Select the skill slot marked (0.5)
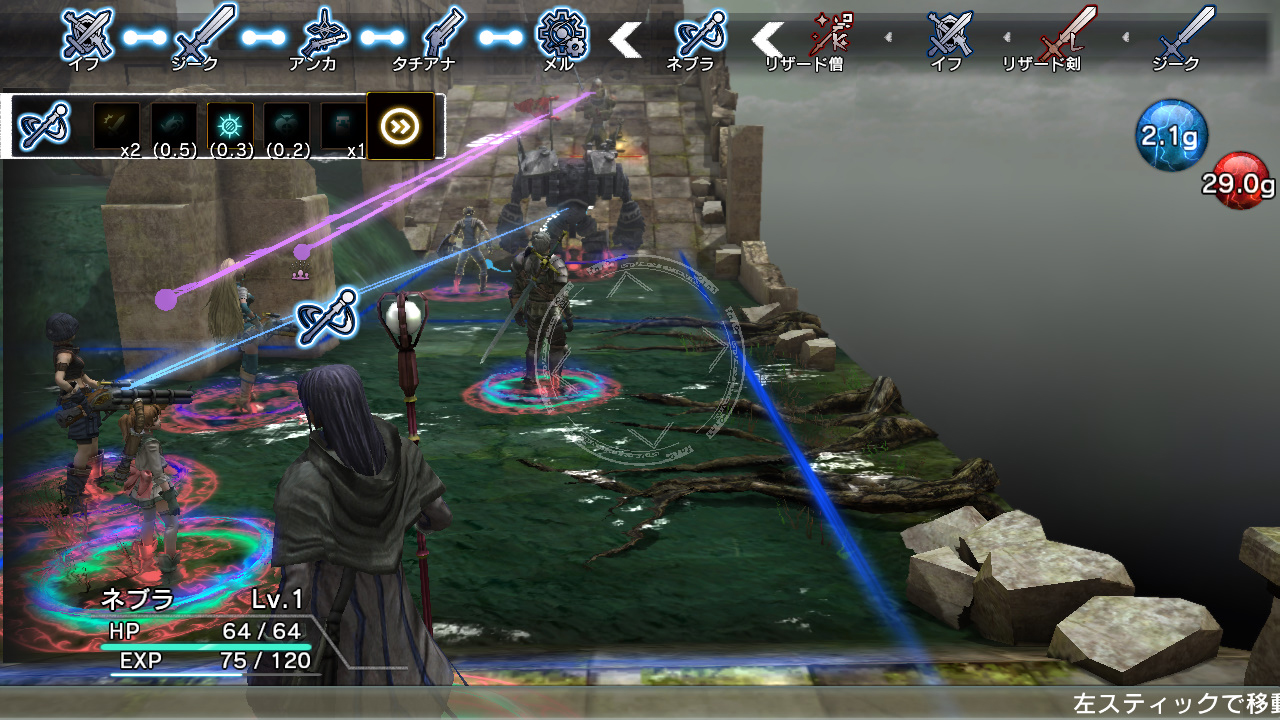The width and height of the screenshot is (1280, 720). (x=173, y=126)
